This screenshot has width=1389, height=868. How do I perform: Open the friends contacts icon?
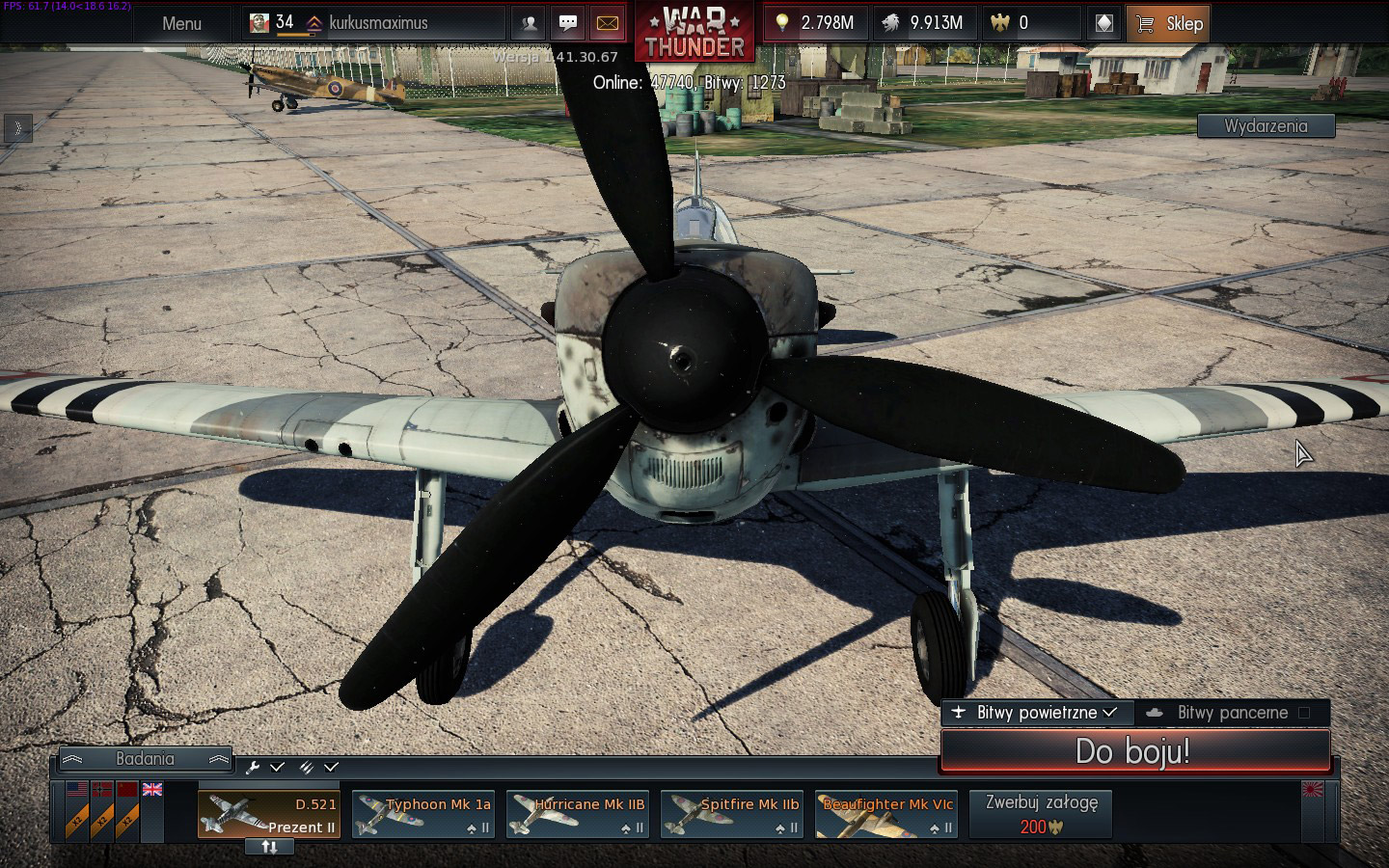pyautogui.click(x=529, y=23)
